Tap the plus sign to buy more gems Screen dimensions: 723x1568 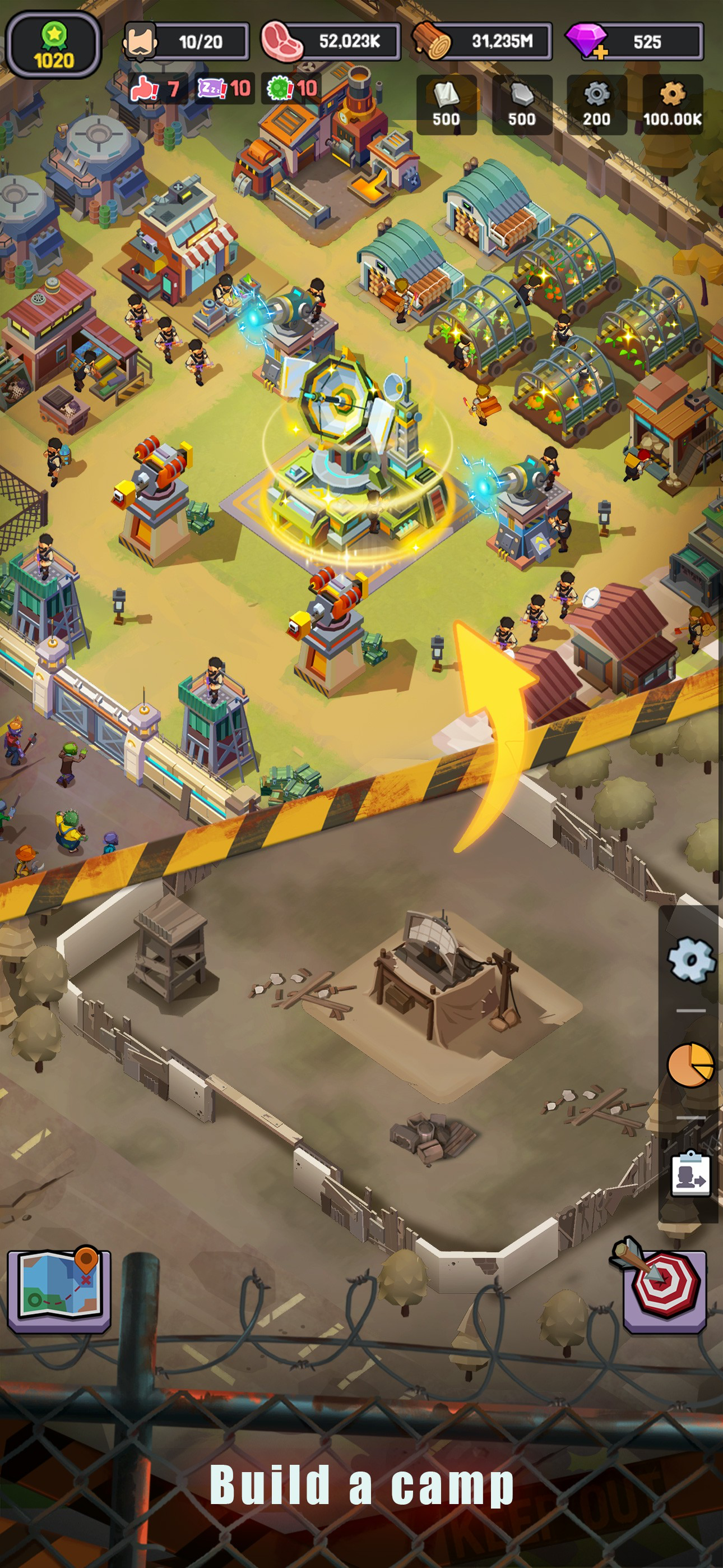pyautogui.click(x=601, y=52)
